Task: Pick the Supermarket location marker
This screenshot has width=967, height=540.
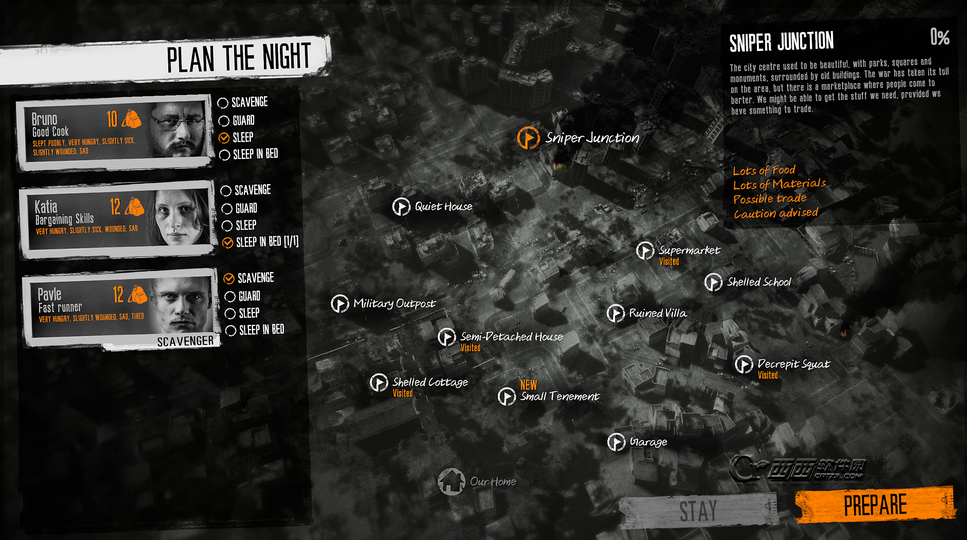Action: 646,250
